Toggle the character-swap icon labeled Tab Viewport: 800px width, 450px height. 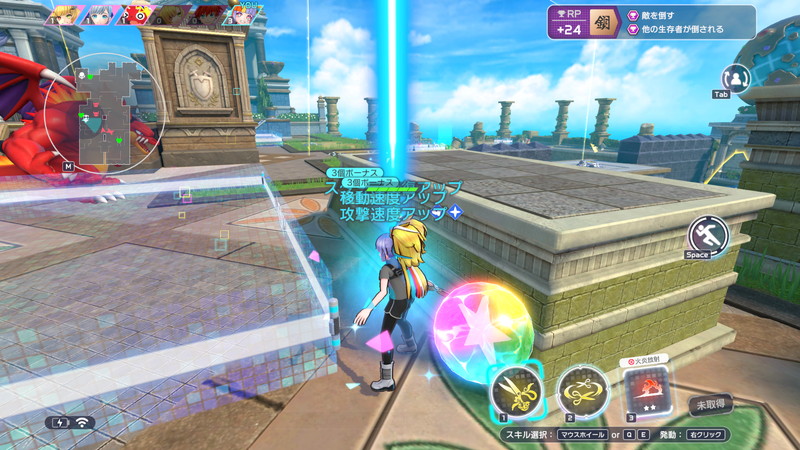[x=735, y=77]
